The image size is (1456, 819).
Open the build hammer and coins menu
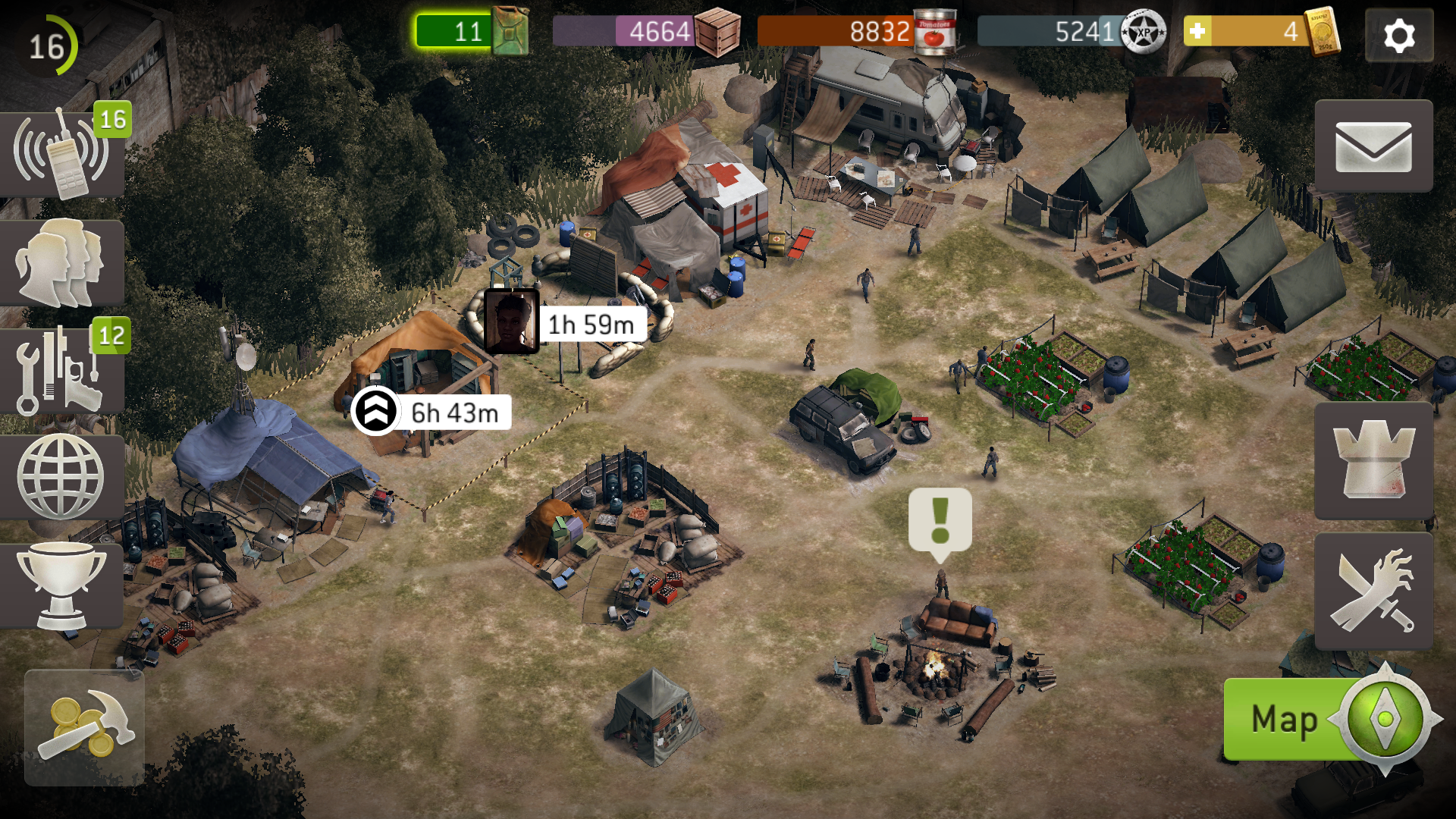click(x=84, y=727)
